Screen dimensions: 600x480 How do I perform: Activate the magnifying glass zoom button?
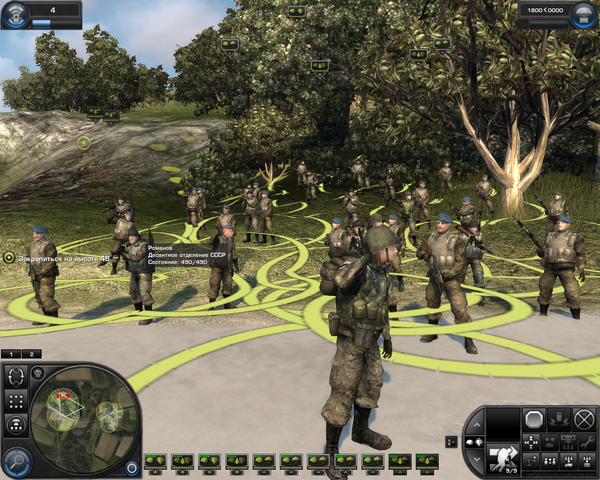pos(15,460)
